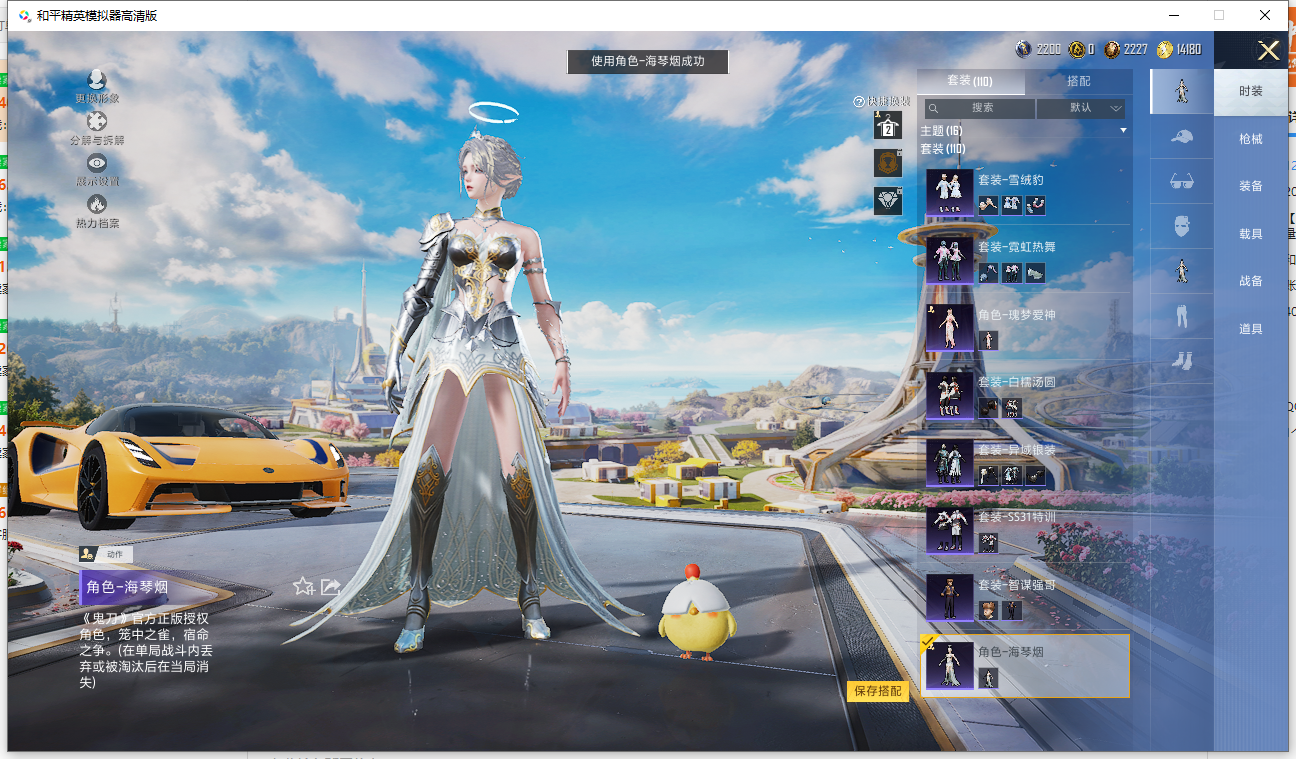
Task: Expand the 主题 (16) section
Action: tap(1024, 131)
